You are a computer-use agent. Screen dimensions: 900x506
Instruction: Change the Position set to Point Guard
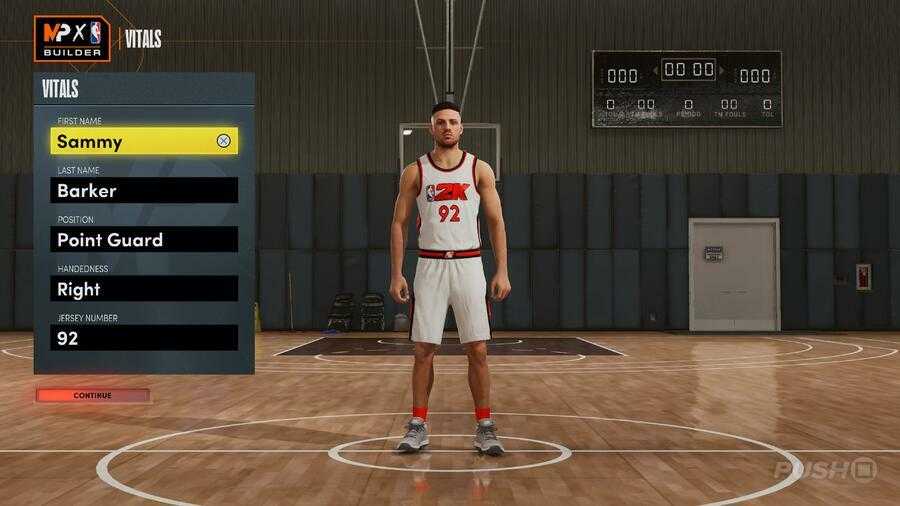[144, 239]
